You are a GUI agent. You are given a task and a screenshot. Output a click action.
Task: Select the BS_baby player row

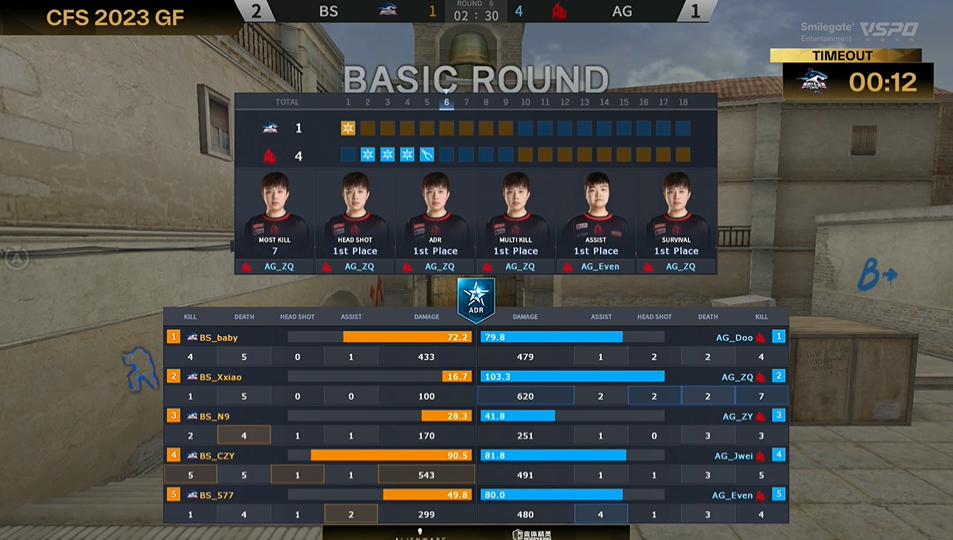point(218,338)
